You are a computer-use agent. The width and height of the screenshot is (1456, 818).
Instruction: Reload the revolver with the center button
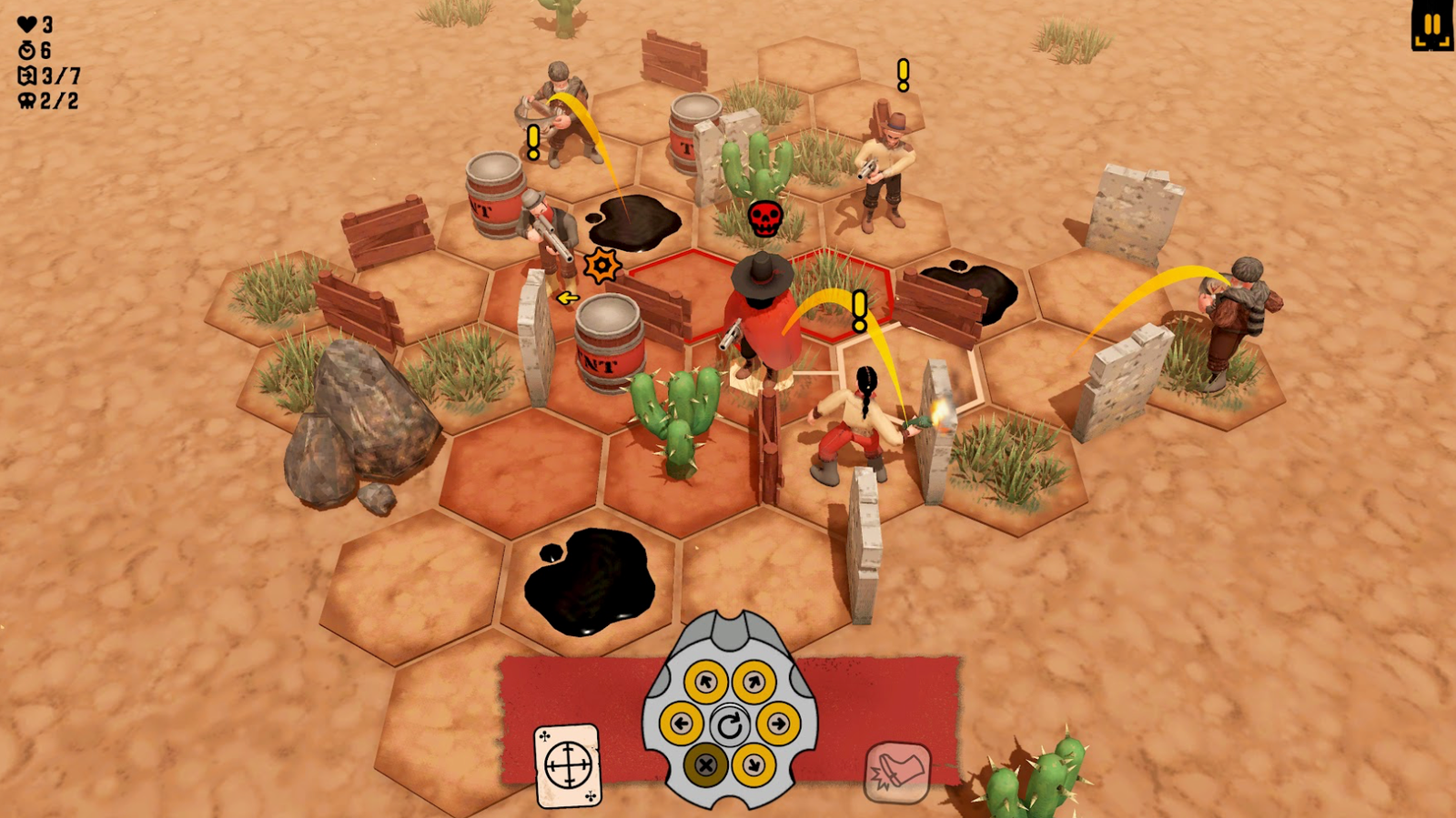click(730, 725)
